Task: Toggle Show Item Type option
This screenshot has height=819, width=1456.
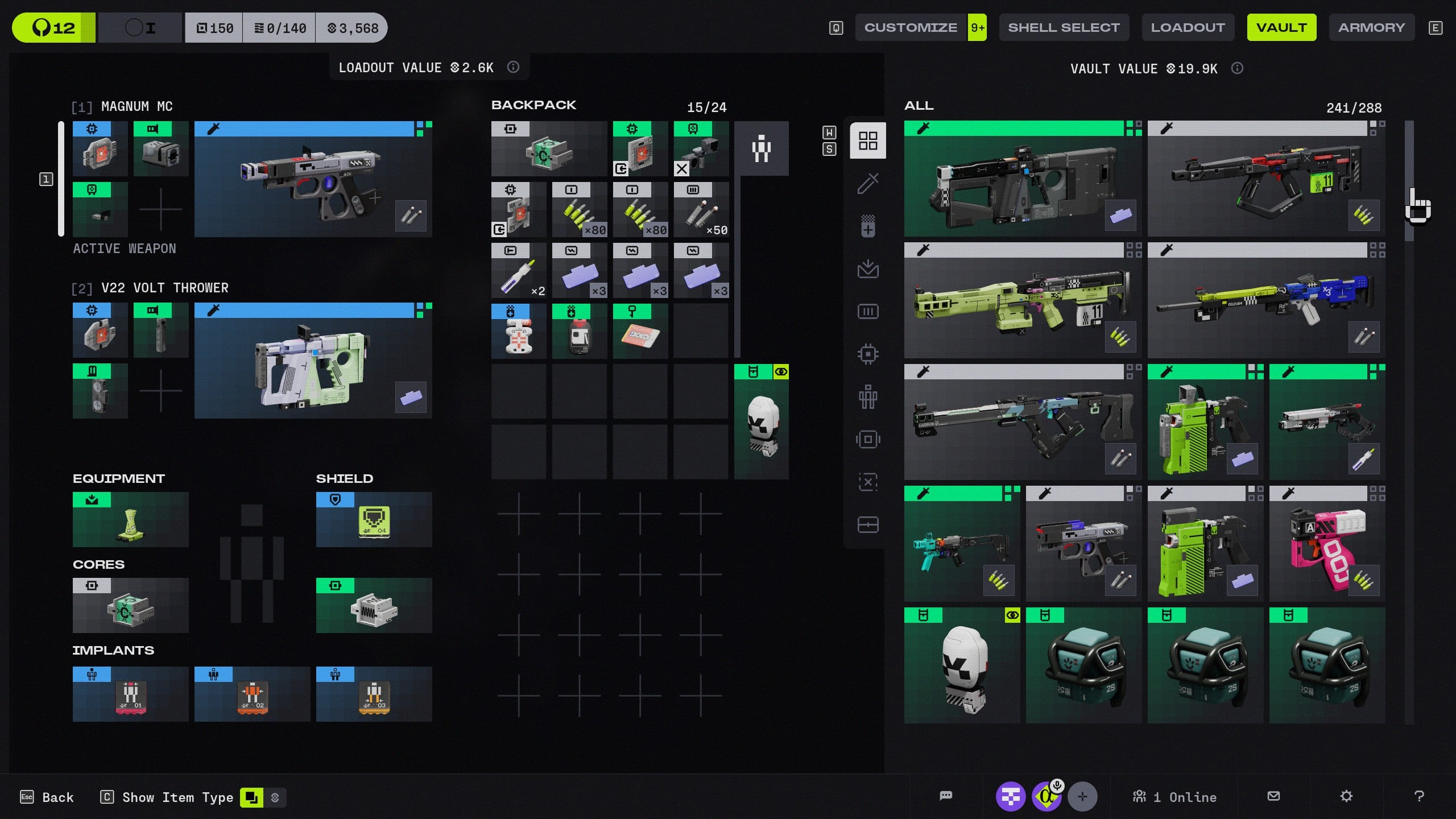Action: (x=251, y=797)
